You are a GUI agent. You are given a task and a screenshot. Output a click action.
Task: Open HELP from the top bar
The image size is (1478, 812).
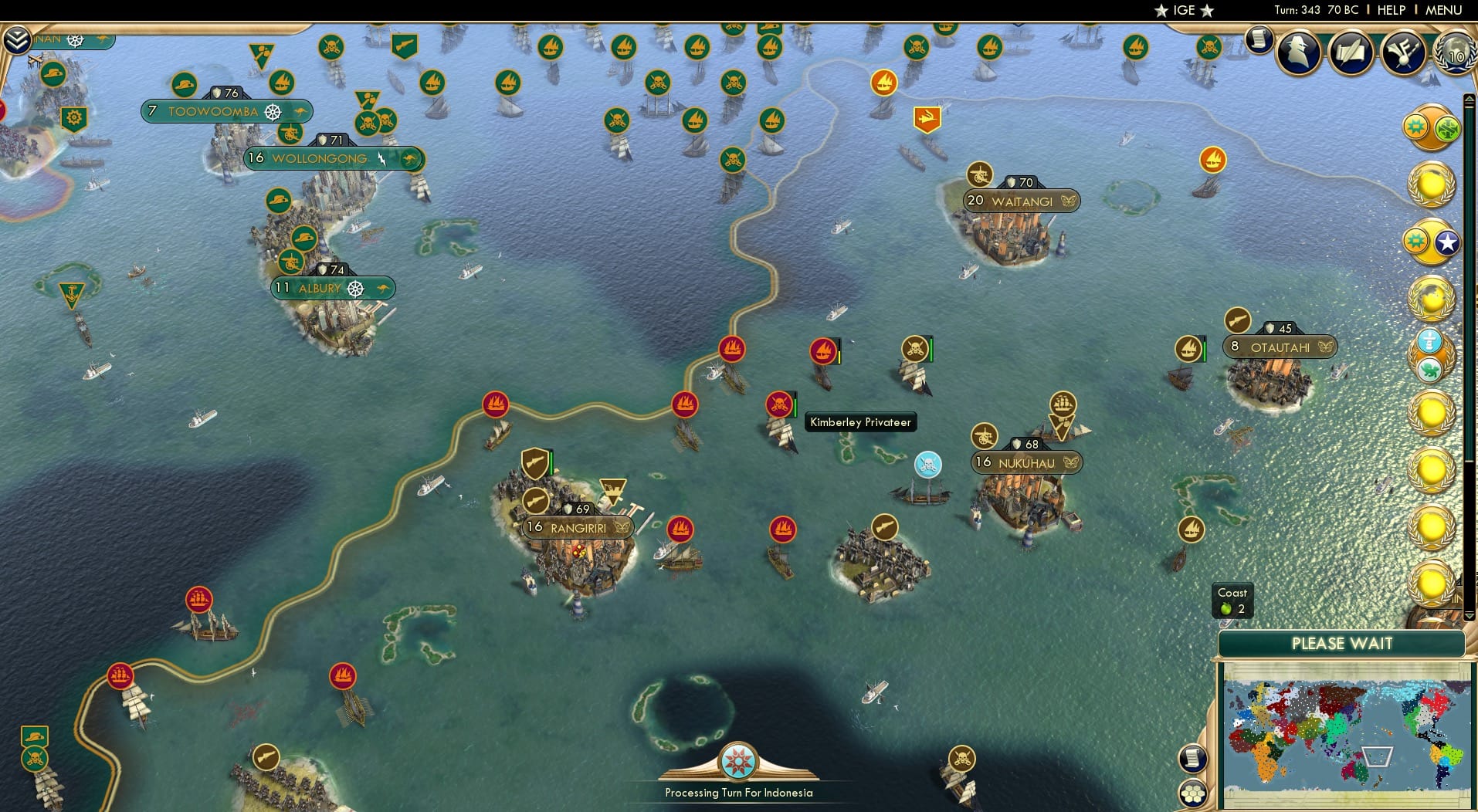click(x=1390, y=10)
